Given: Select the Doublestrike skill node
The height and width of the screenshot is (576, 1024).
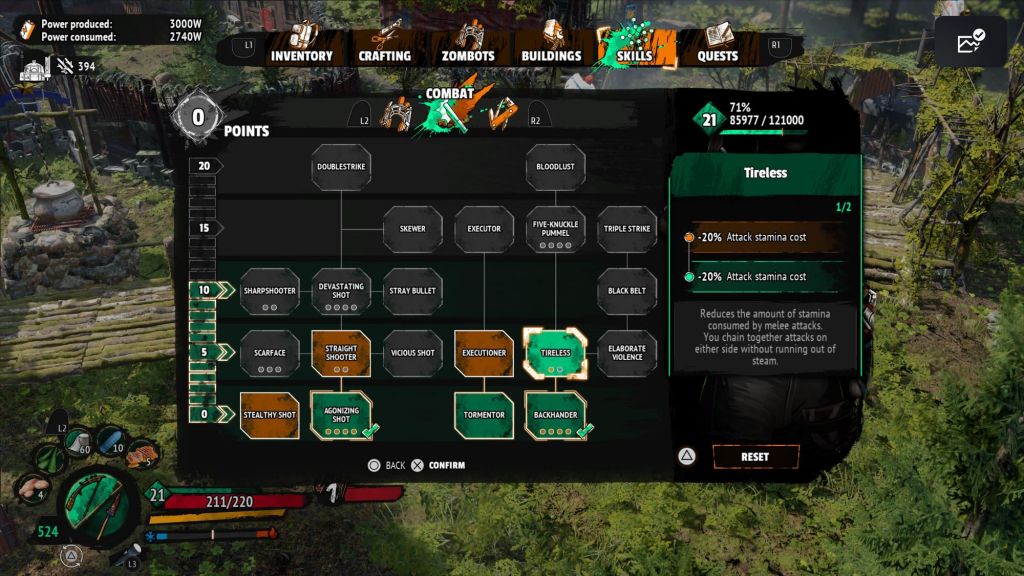Looking at the screenshot, I should coord(341,166).
